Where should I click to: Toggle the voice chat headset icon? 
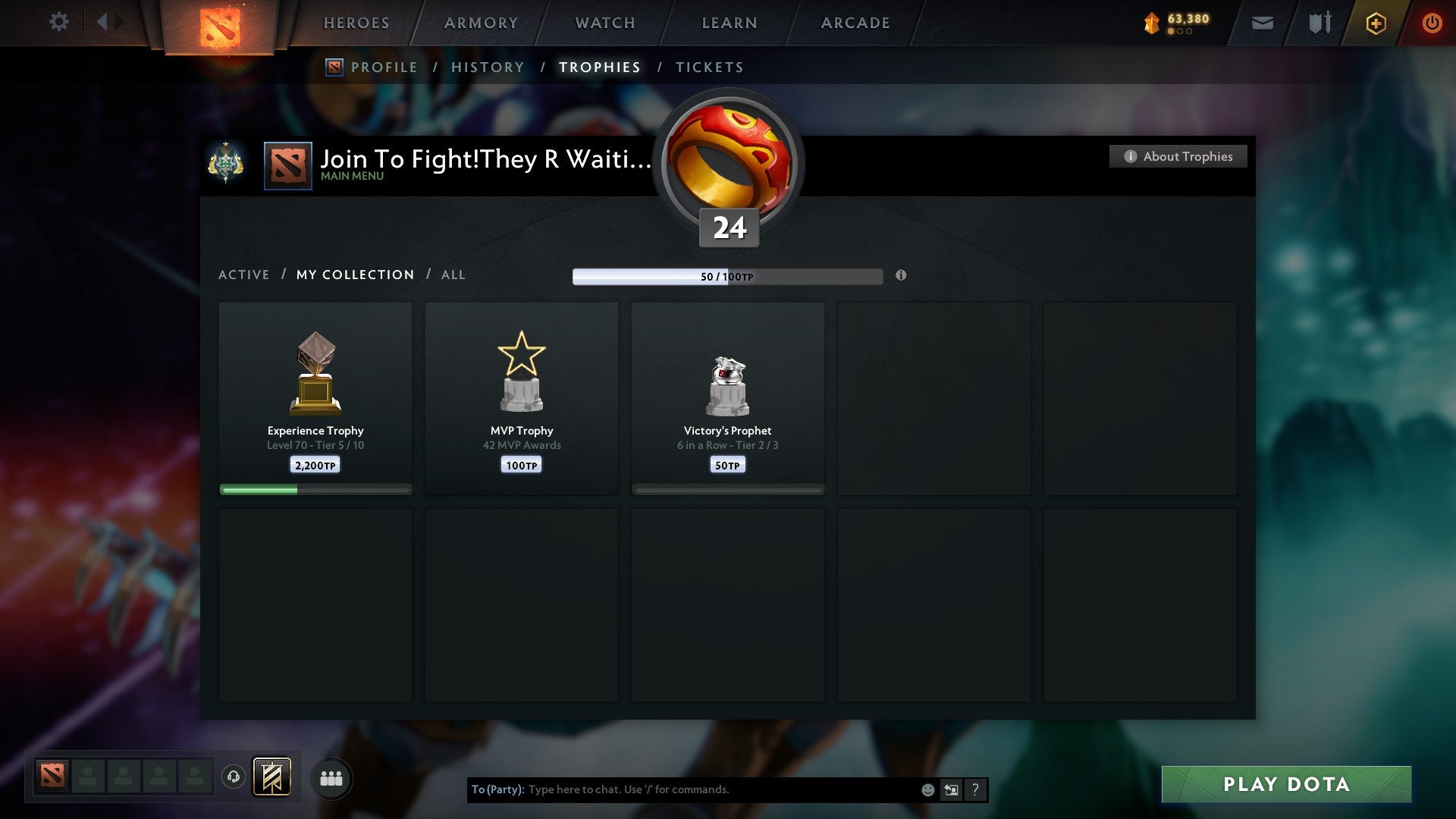point(234,777)
